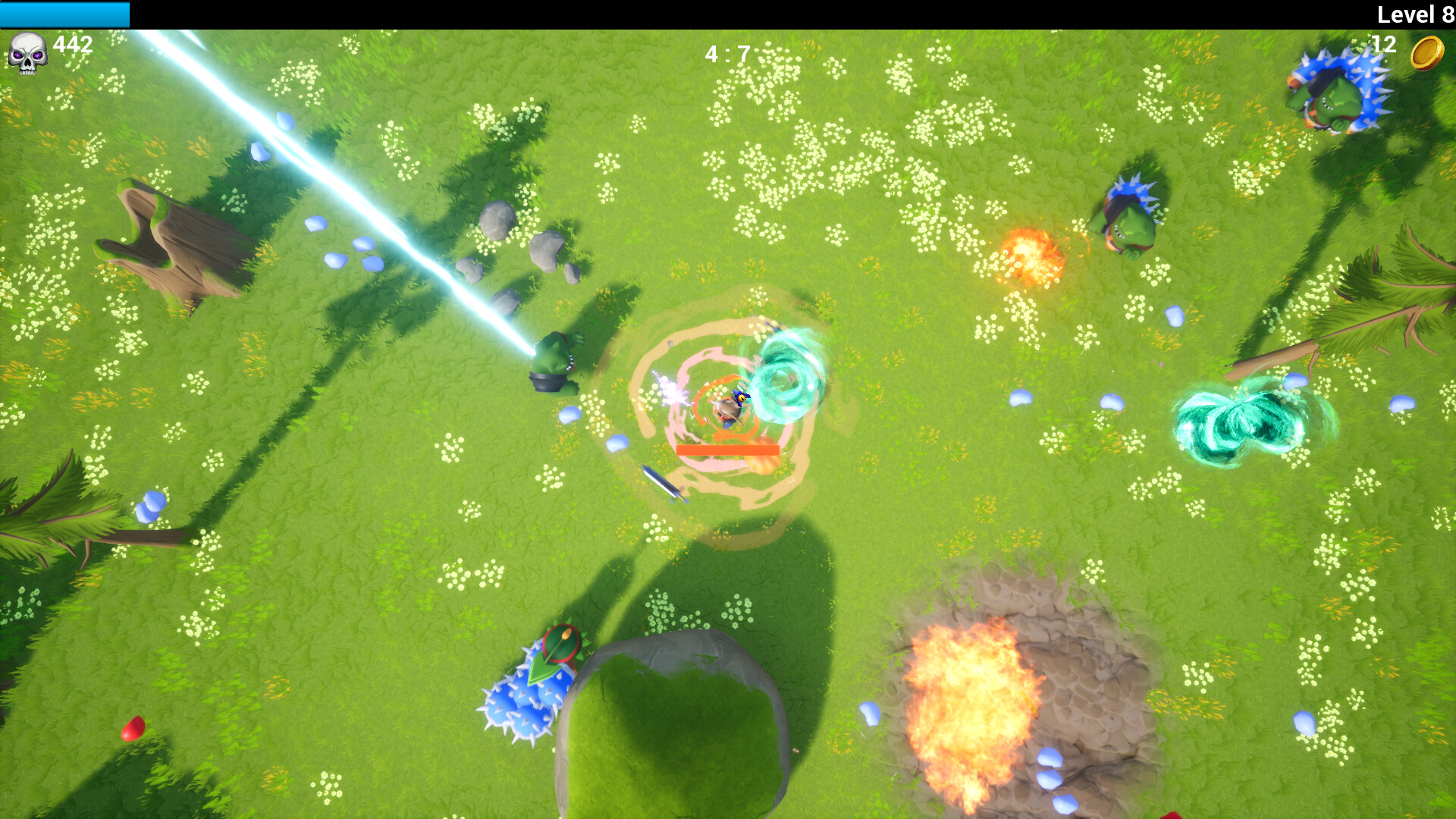
Task: Click the 4:7 score display
Action: point(726,53)
